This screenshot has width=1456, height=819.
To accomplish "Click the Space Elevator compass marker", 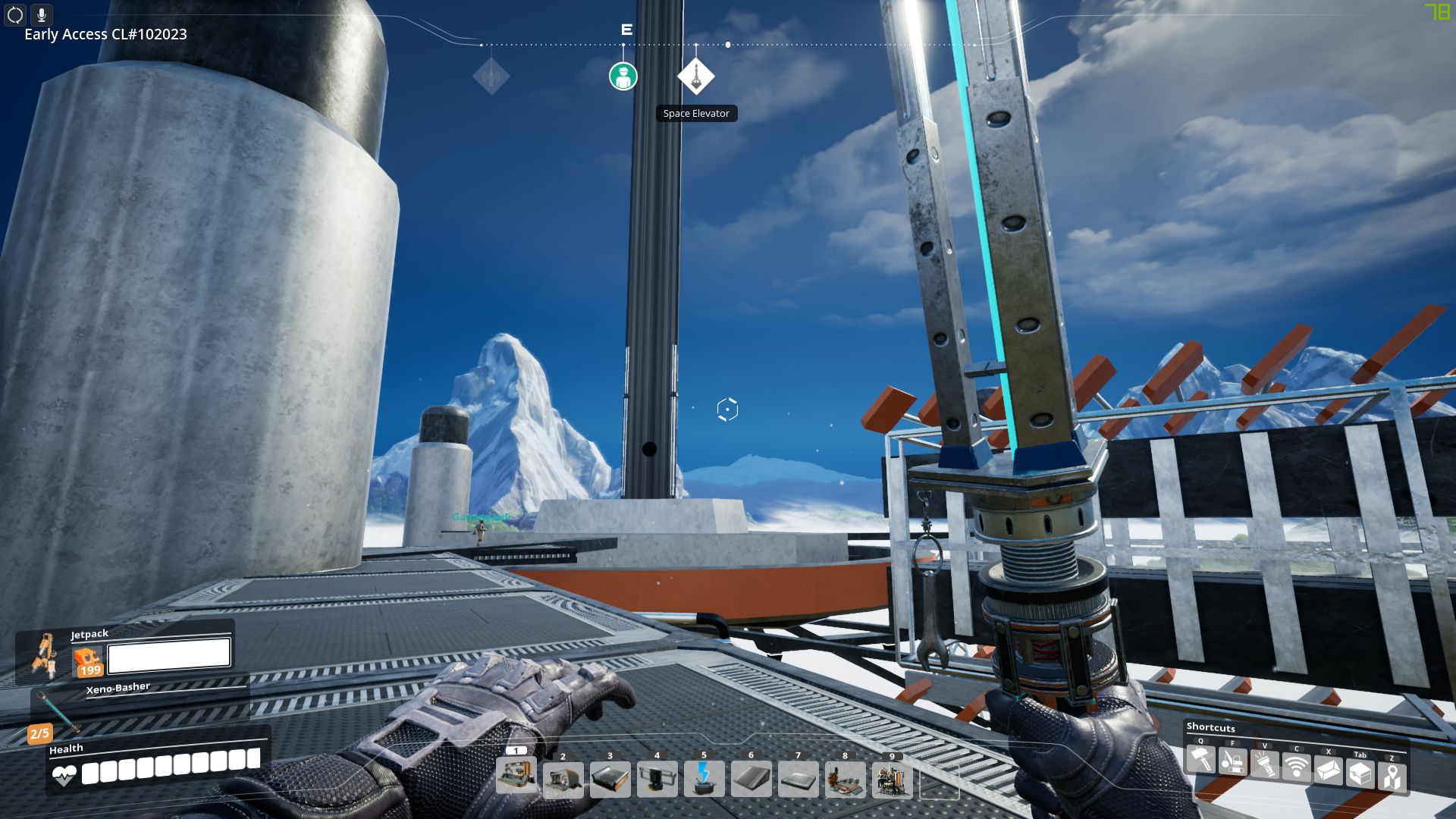I will click(696, 75).
